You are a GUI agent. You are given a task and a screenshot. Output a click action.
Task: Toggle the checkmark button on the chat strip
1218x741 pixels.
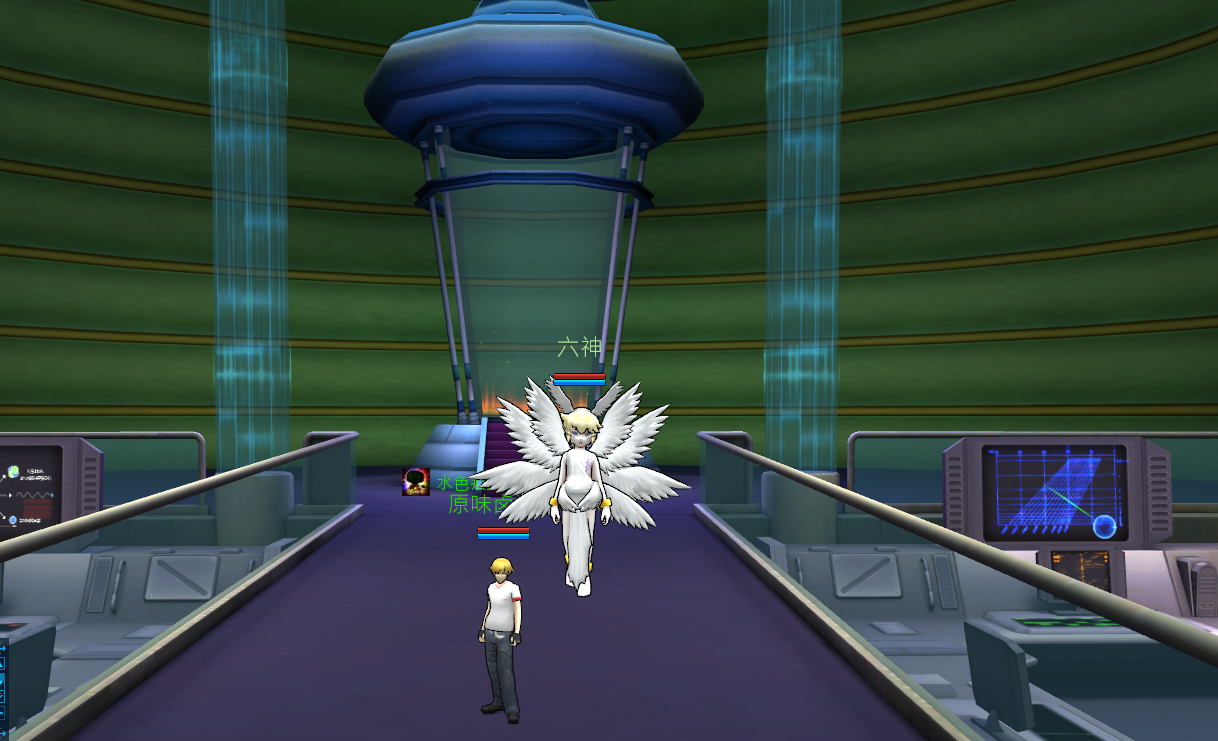point(2,696)
